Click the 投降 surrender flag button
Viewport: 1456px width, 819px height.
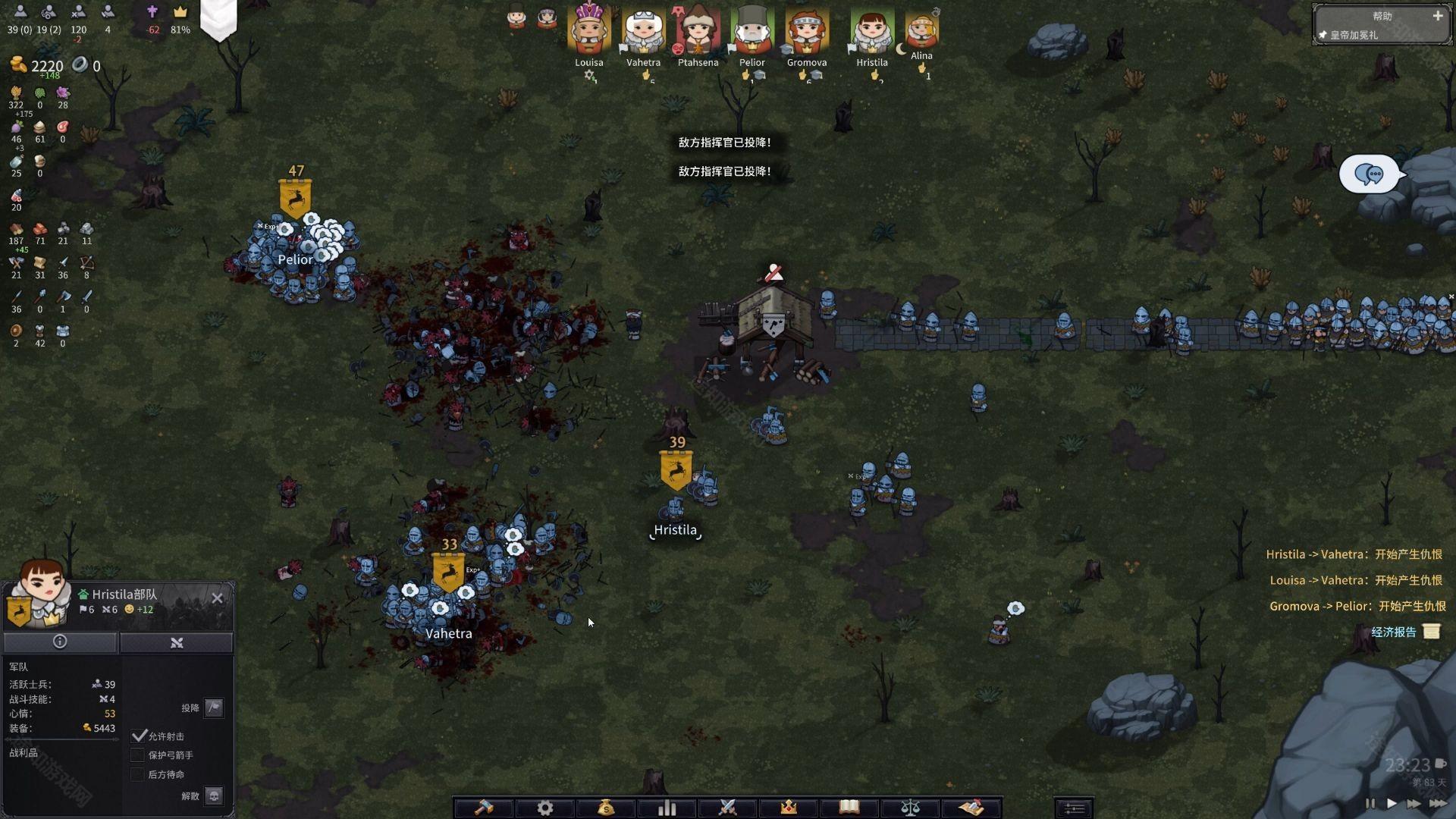coord(214,708)
